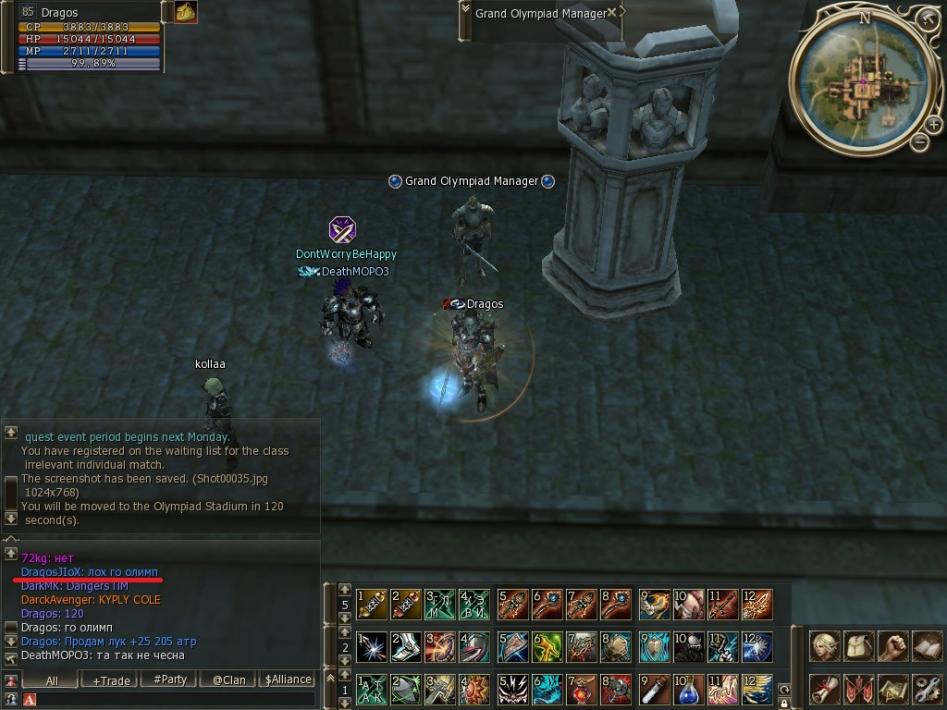Use the blue potion in hotbar slot 10
947x710 pixels.
690,689
